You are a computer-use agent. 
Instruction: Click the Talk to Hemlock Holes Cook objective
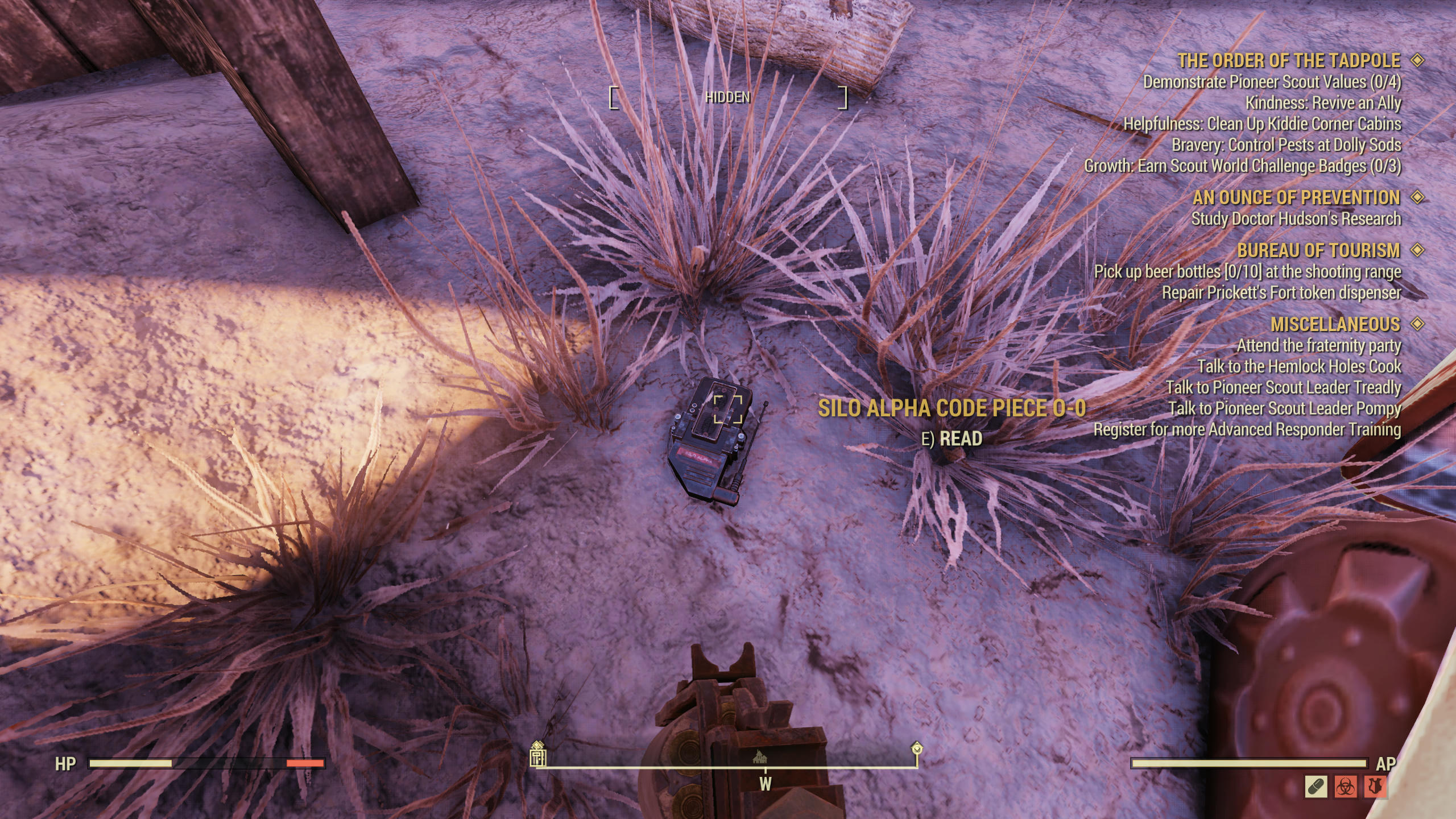click(x=1299, y=367)
